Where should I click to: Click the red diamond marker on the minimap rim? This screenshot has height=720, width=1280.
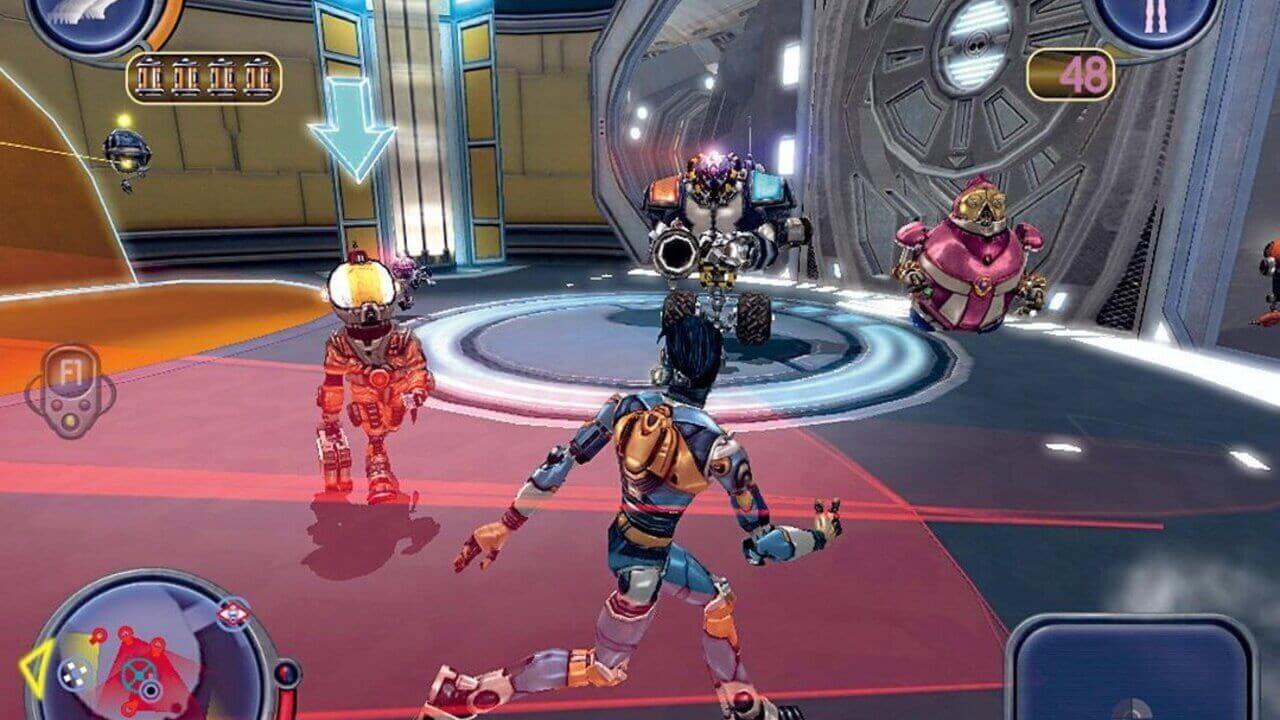coord(233,613)
